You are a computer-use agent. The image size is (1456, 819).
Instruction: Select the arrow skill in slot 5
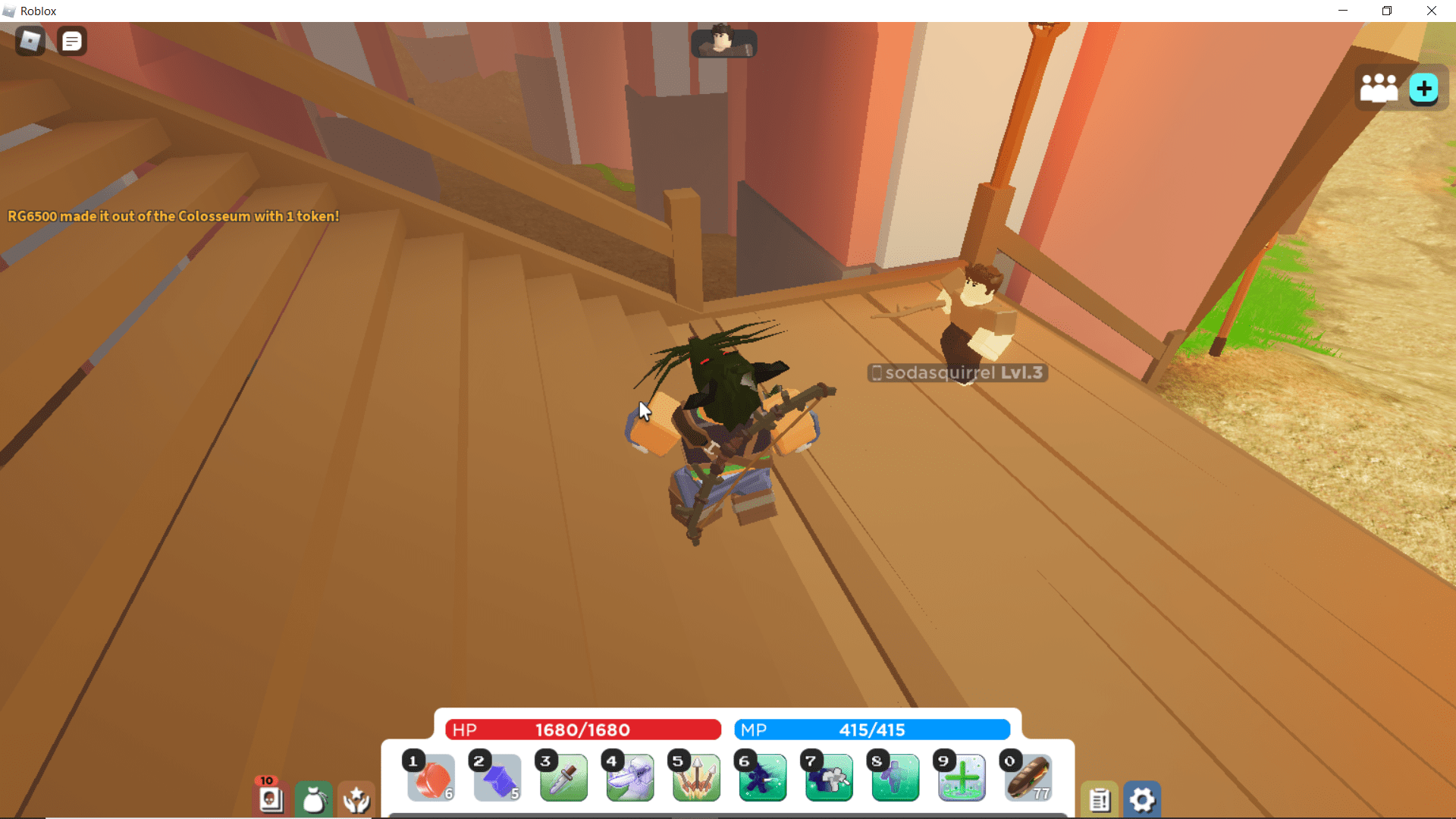click(696, 778)
